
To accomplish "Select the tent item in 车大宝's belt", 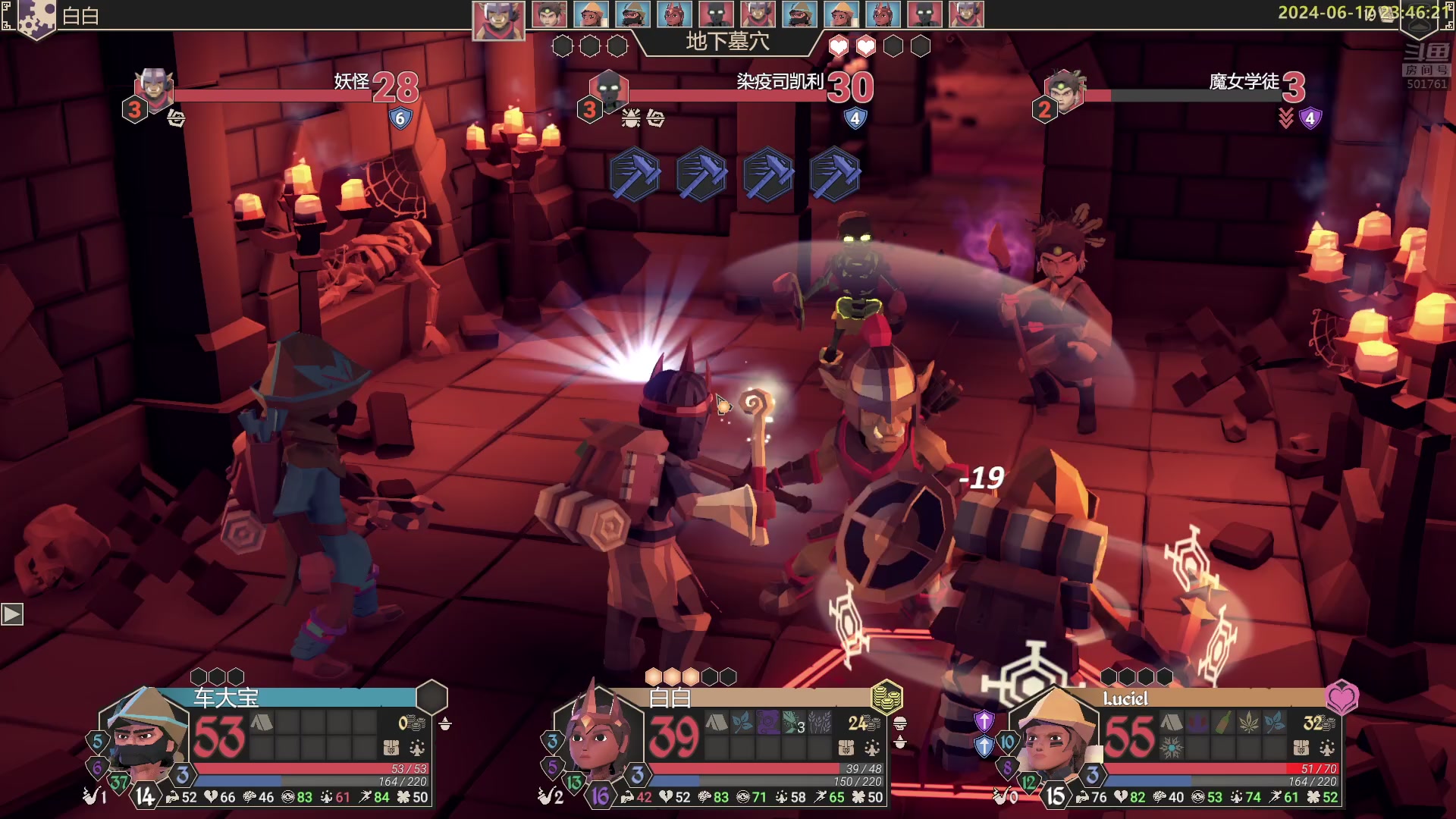I will 262,723.
